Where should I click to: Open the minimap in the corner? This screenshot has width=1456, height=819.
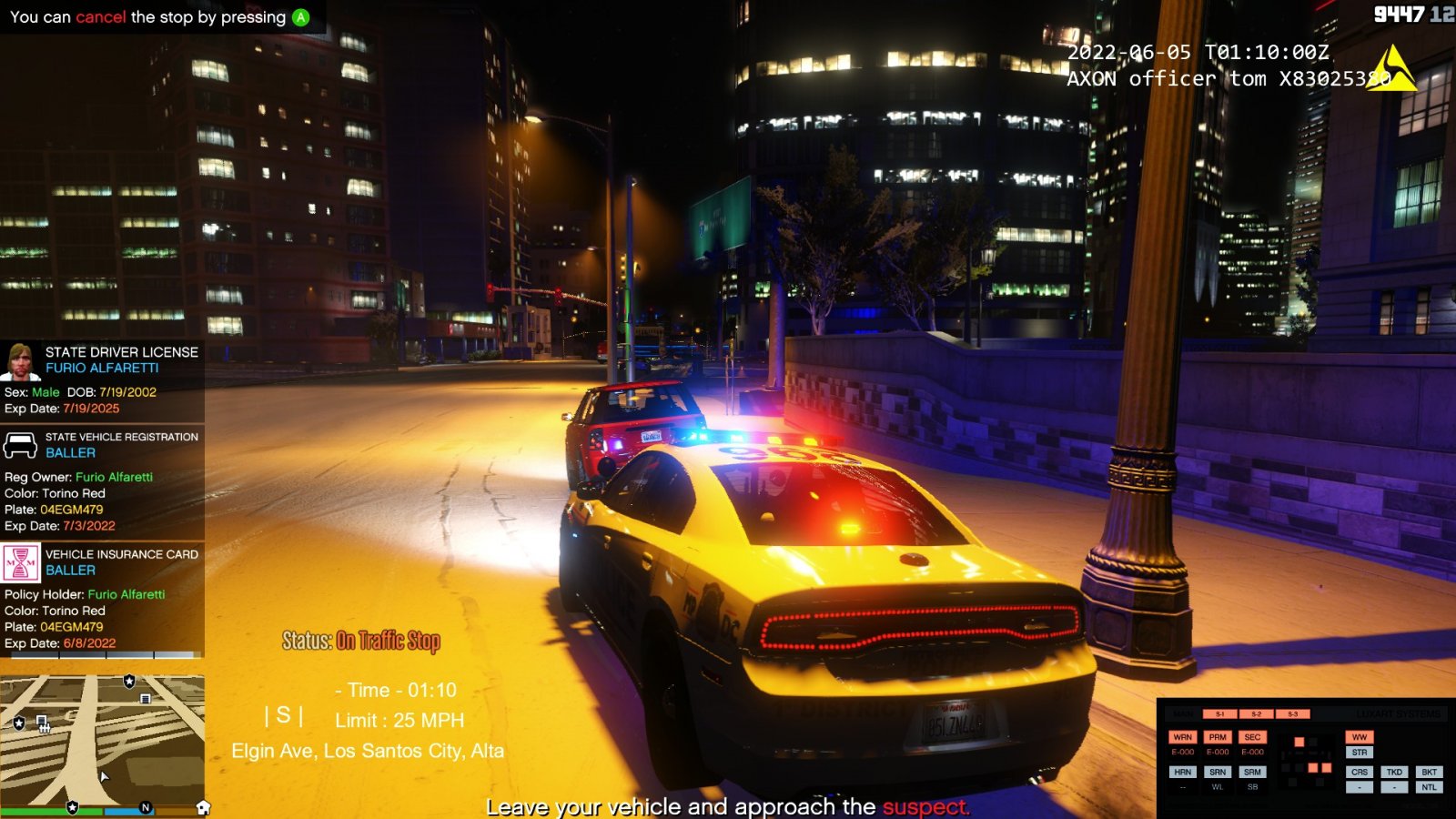point(102,739)
